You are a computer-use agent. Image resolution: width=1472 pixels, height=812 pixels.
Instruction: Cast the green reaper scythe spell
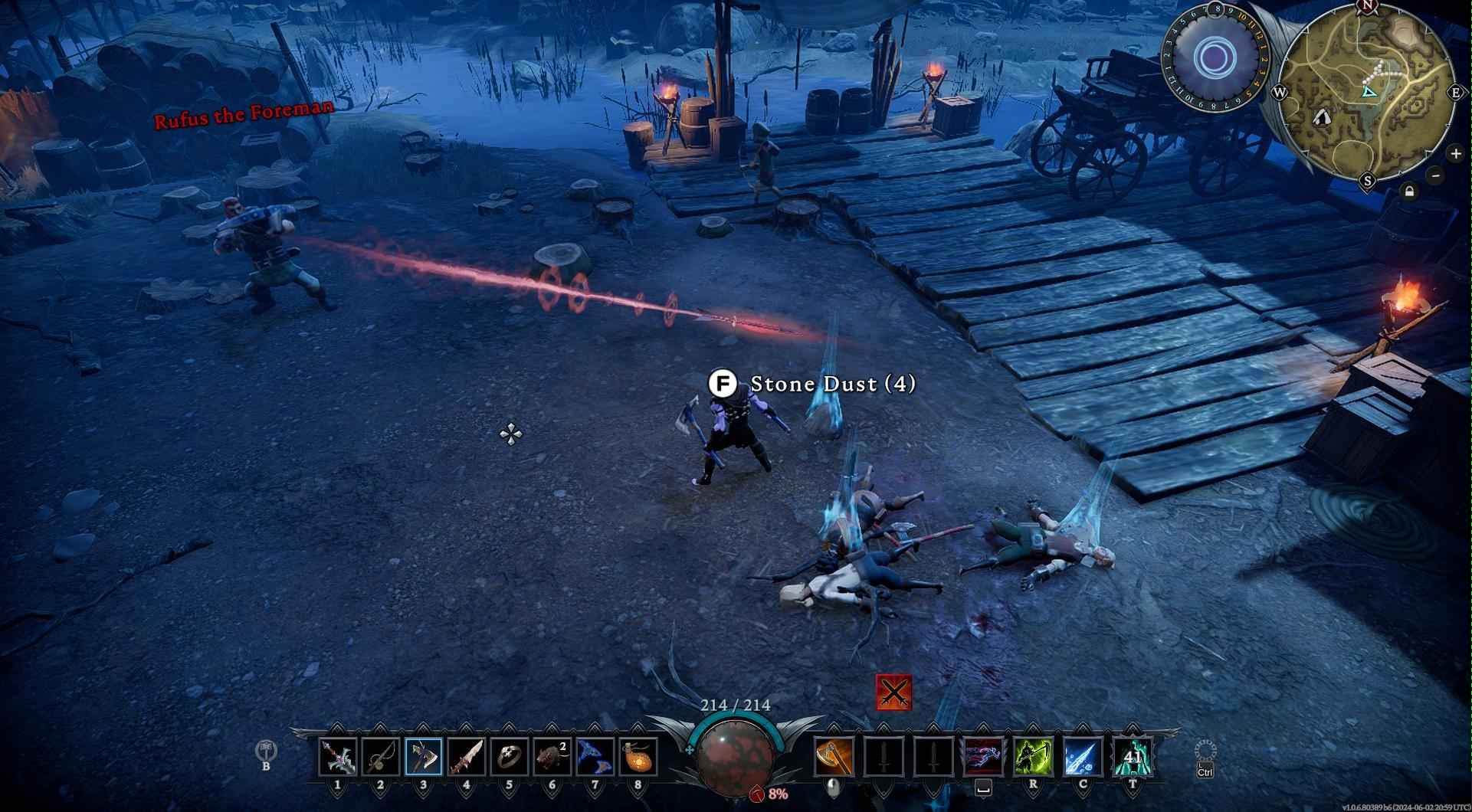point(1033,757)
